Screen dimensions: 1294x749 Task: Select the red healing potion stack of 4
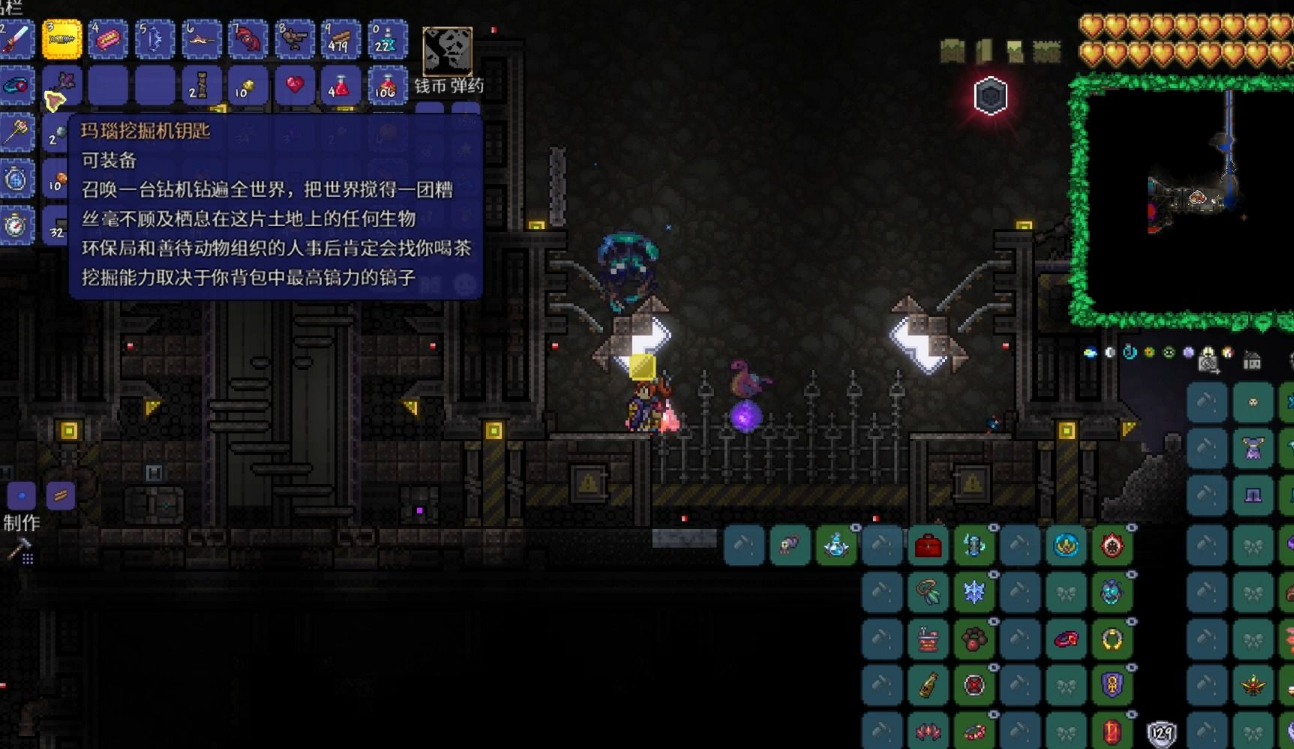click(341, 86)
